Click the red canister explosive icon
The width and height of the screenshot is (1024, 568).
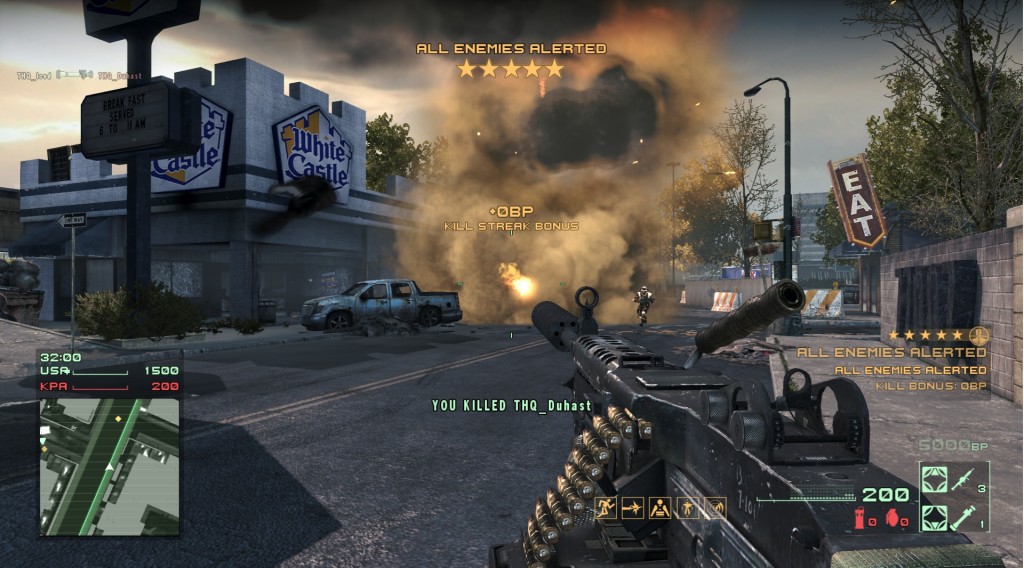861,517
